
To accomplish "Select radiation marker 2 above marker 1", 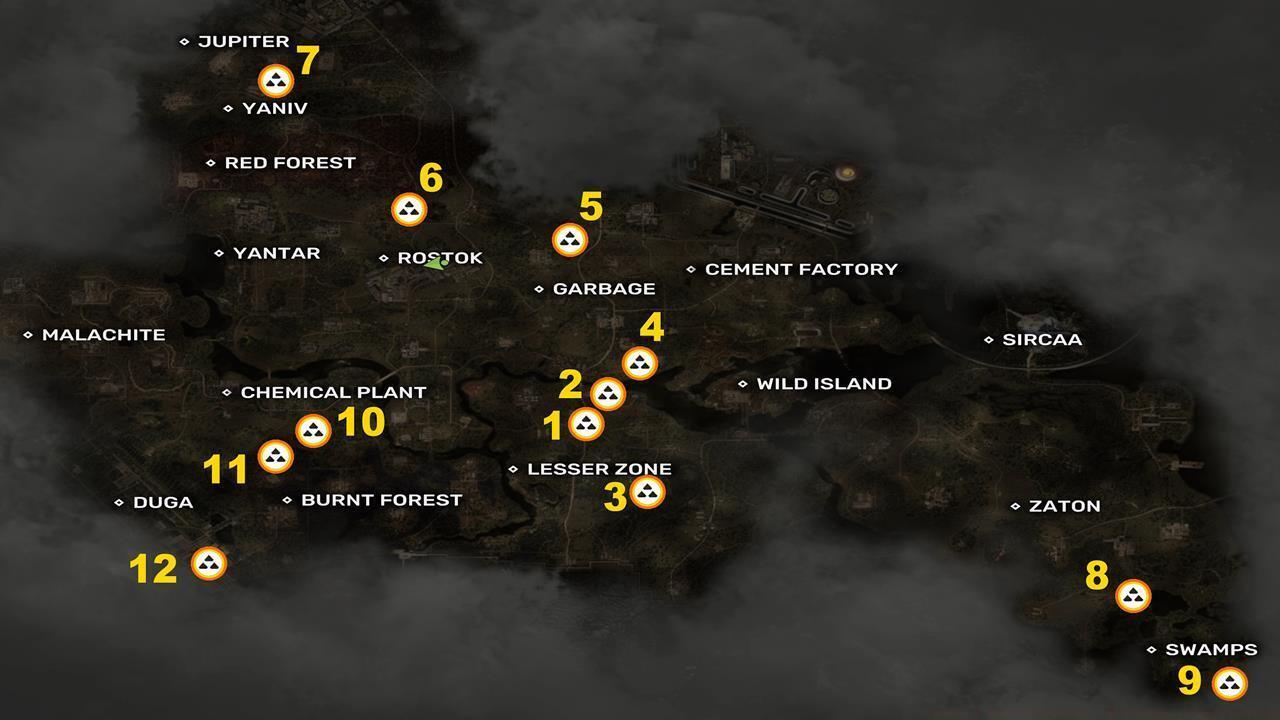I will point(607,393).
